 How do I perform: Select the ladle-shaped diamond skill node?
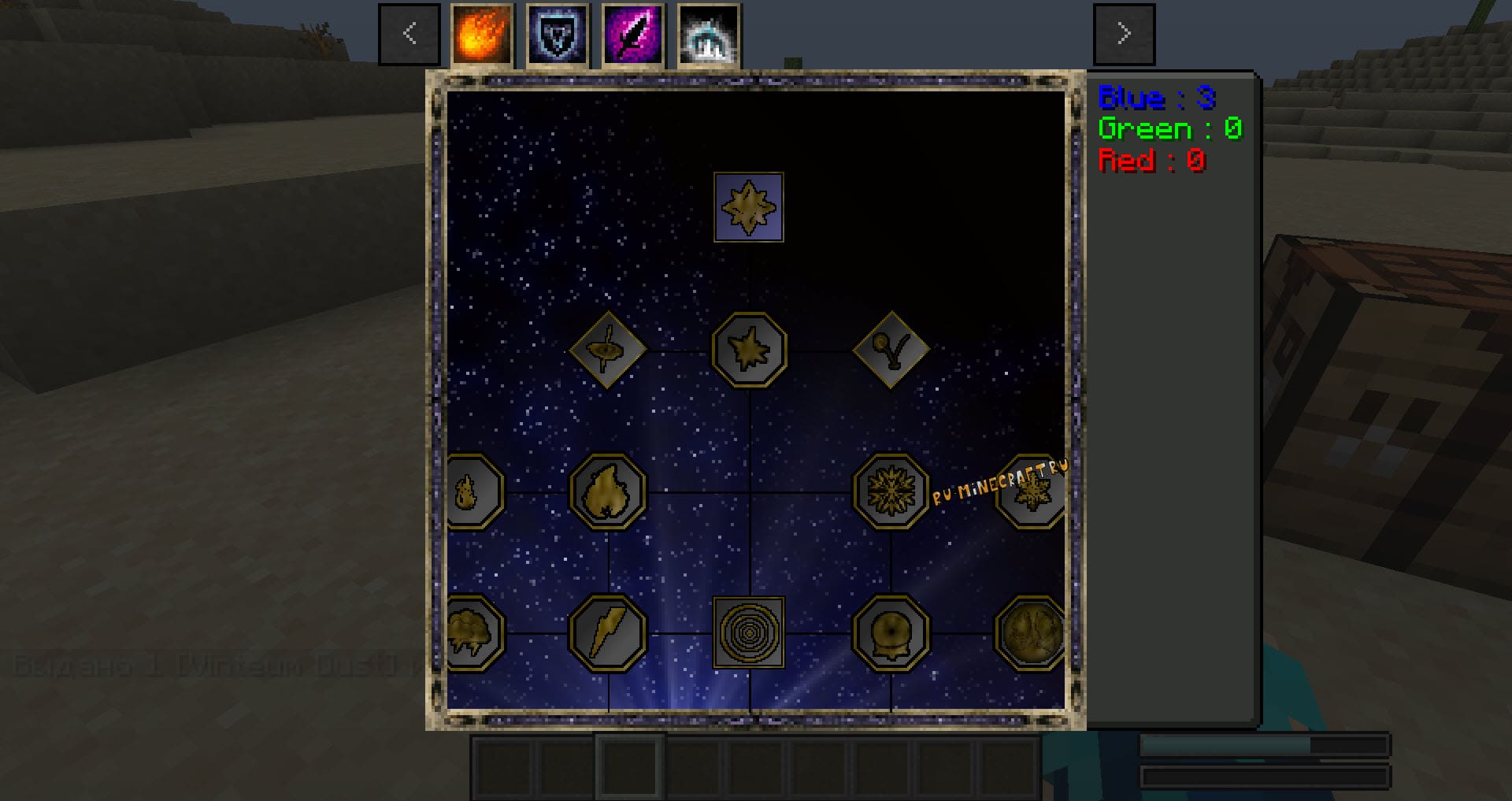coord(891,349)
